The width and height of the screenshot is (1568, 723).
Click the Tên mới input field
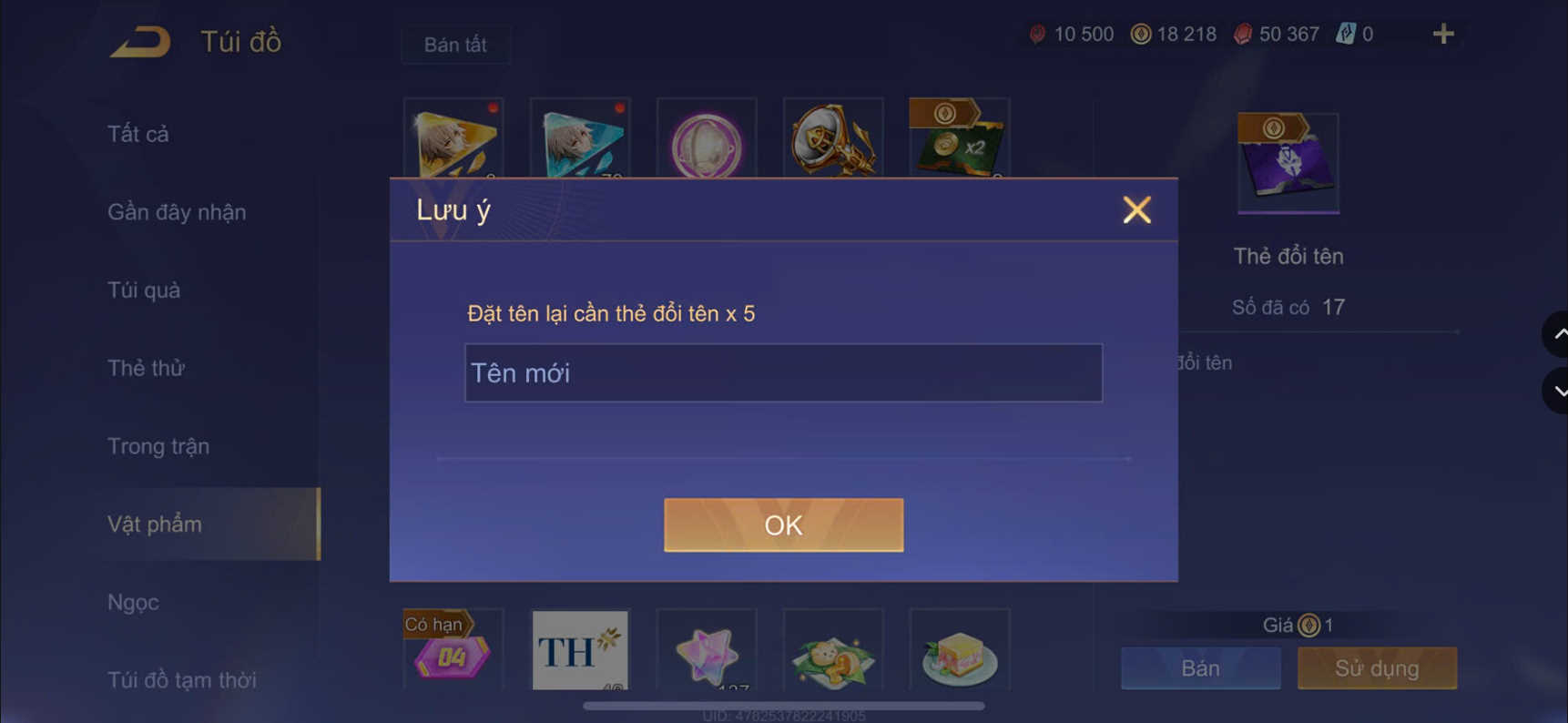click(783, 372)
